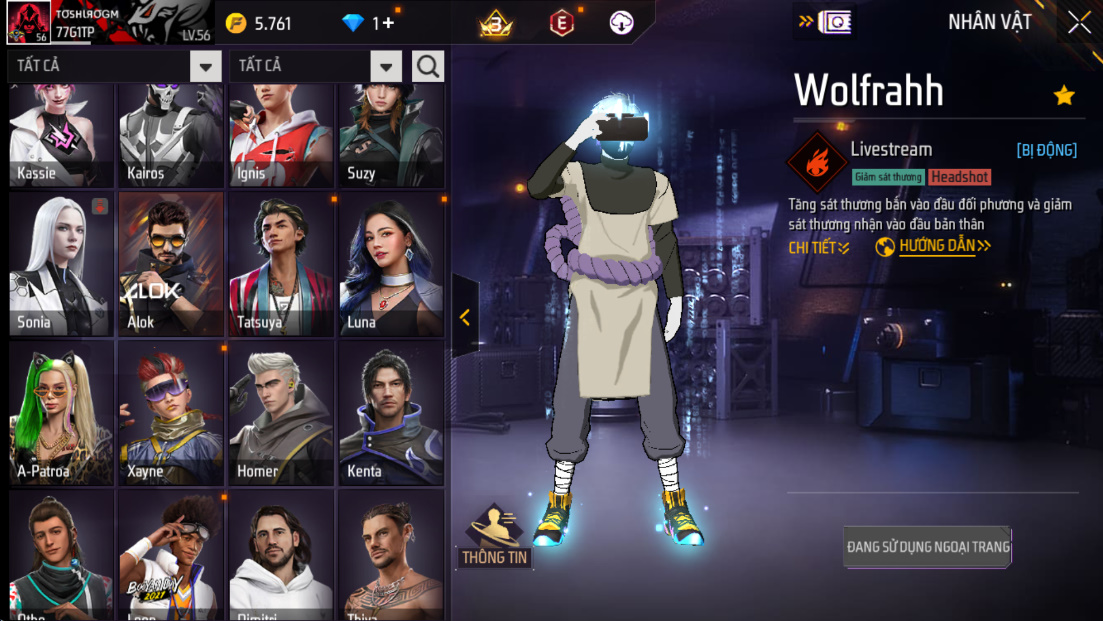This screenshot has height=621, width=1103.
Task: Collapse the character list with the arrow
Action: click(x=465, y=317)
